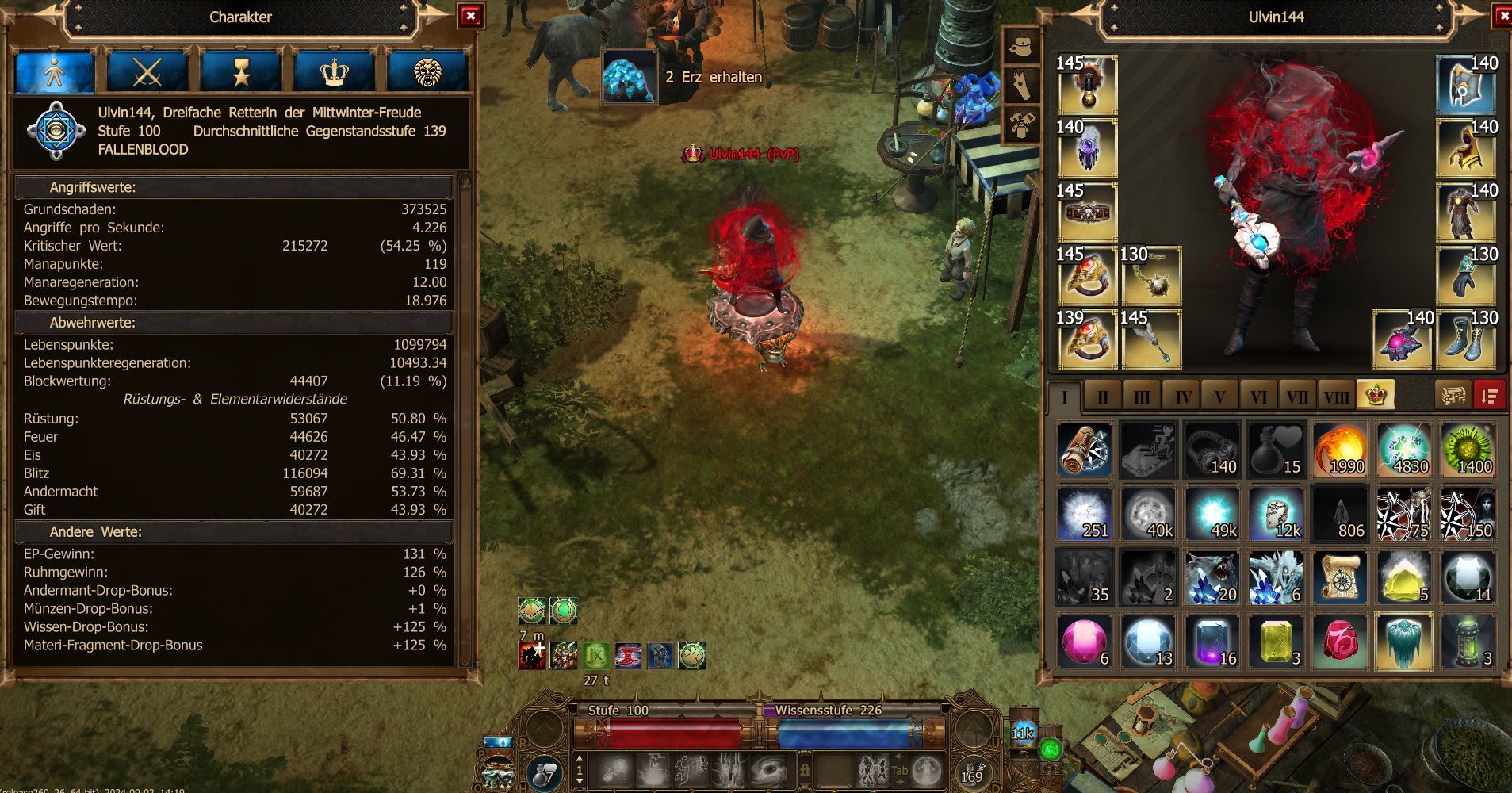The width and height of the screenshot is (1512, 793).
Task: Close the Charakter window
Action: point(471,16)
